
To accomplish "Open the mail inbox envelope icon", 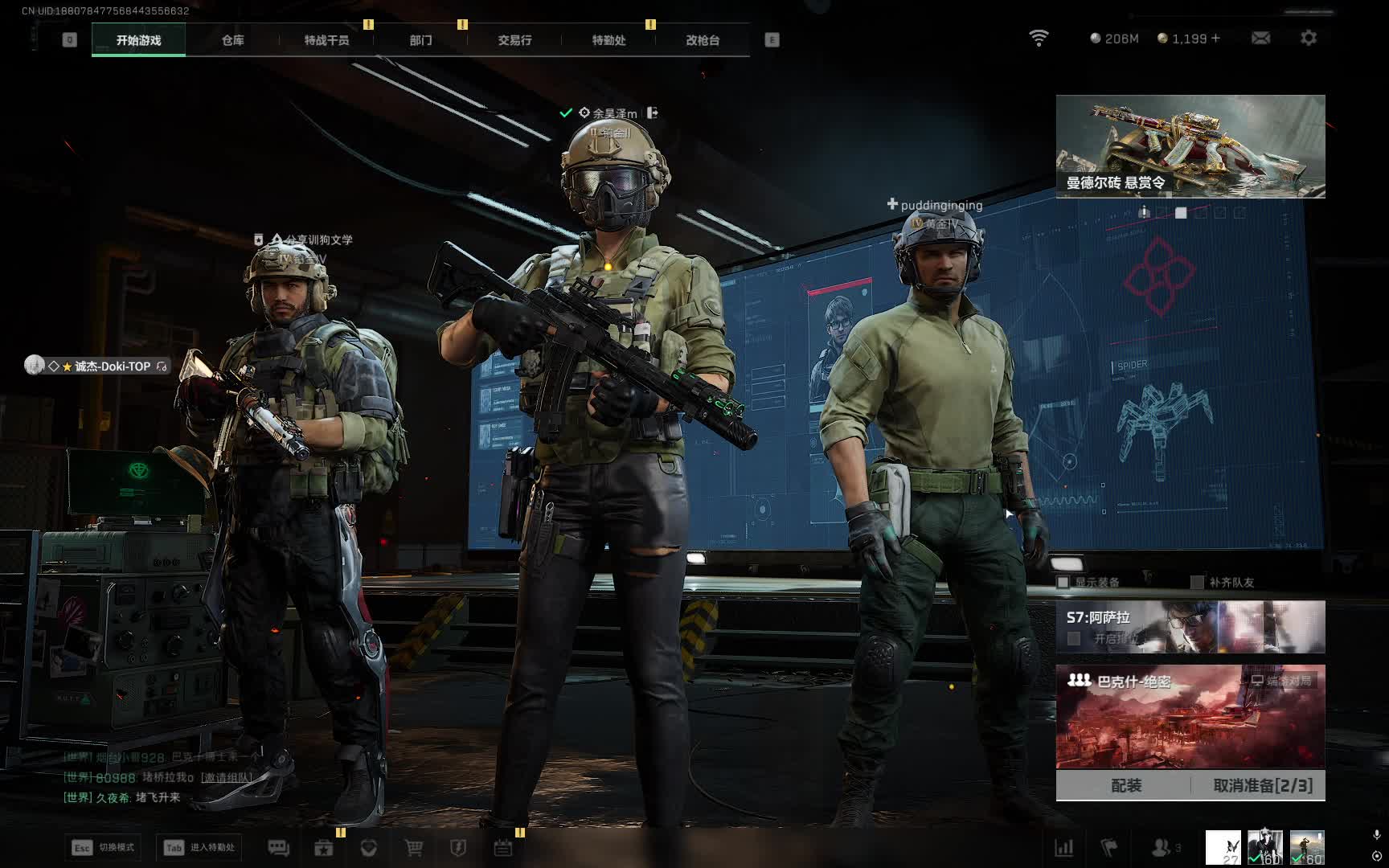I will tap(1260, 38).
